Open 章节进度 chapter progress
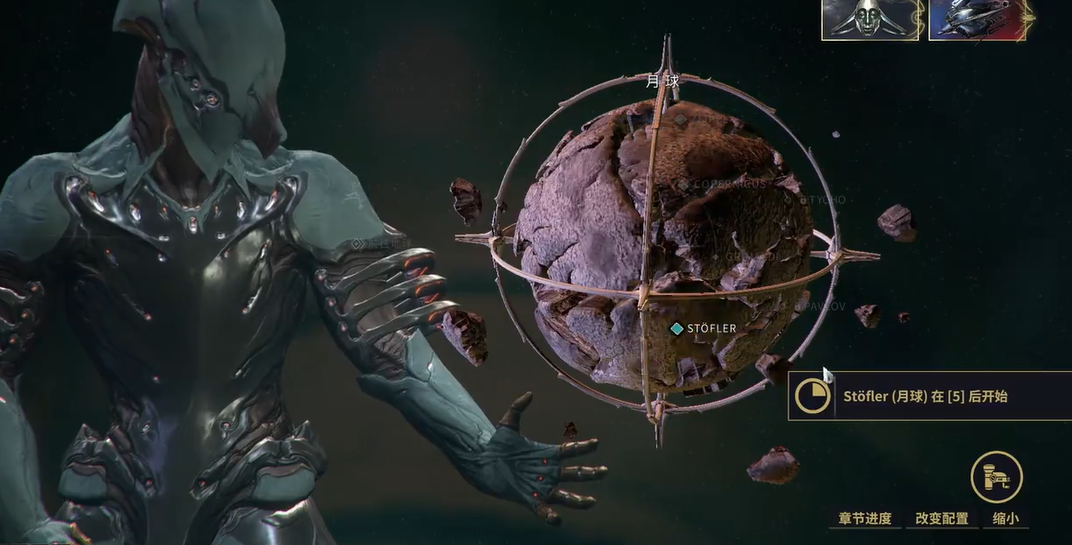Viewport: 1072px width, 545px height. (865, 519)
